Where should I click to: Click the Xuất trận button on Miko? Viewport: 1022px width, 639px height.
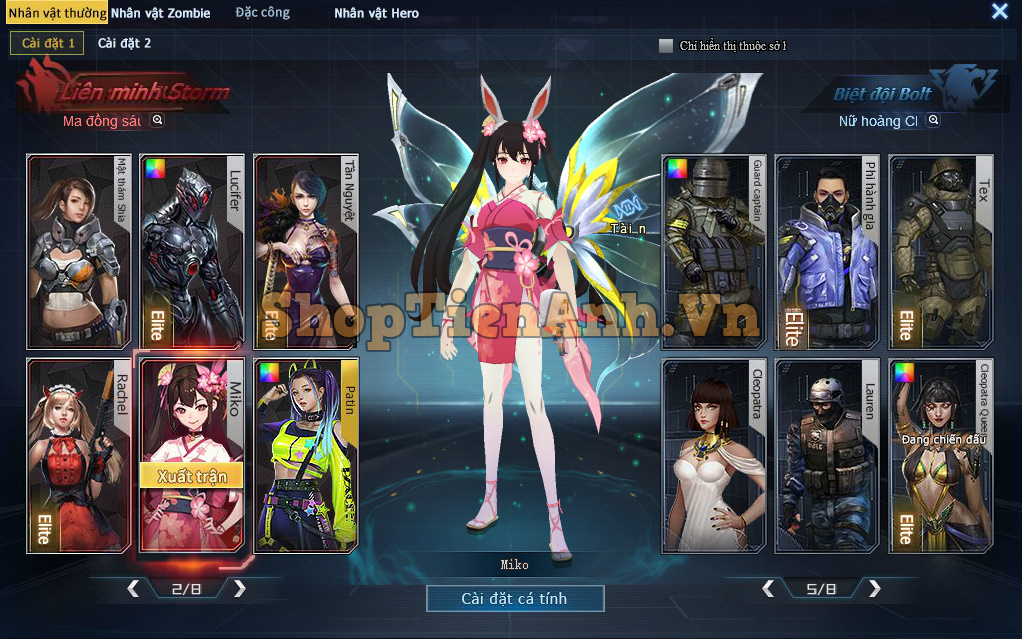(x=191, y=476)
